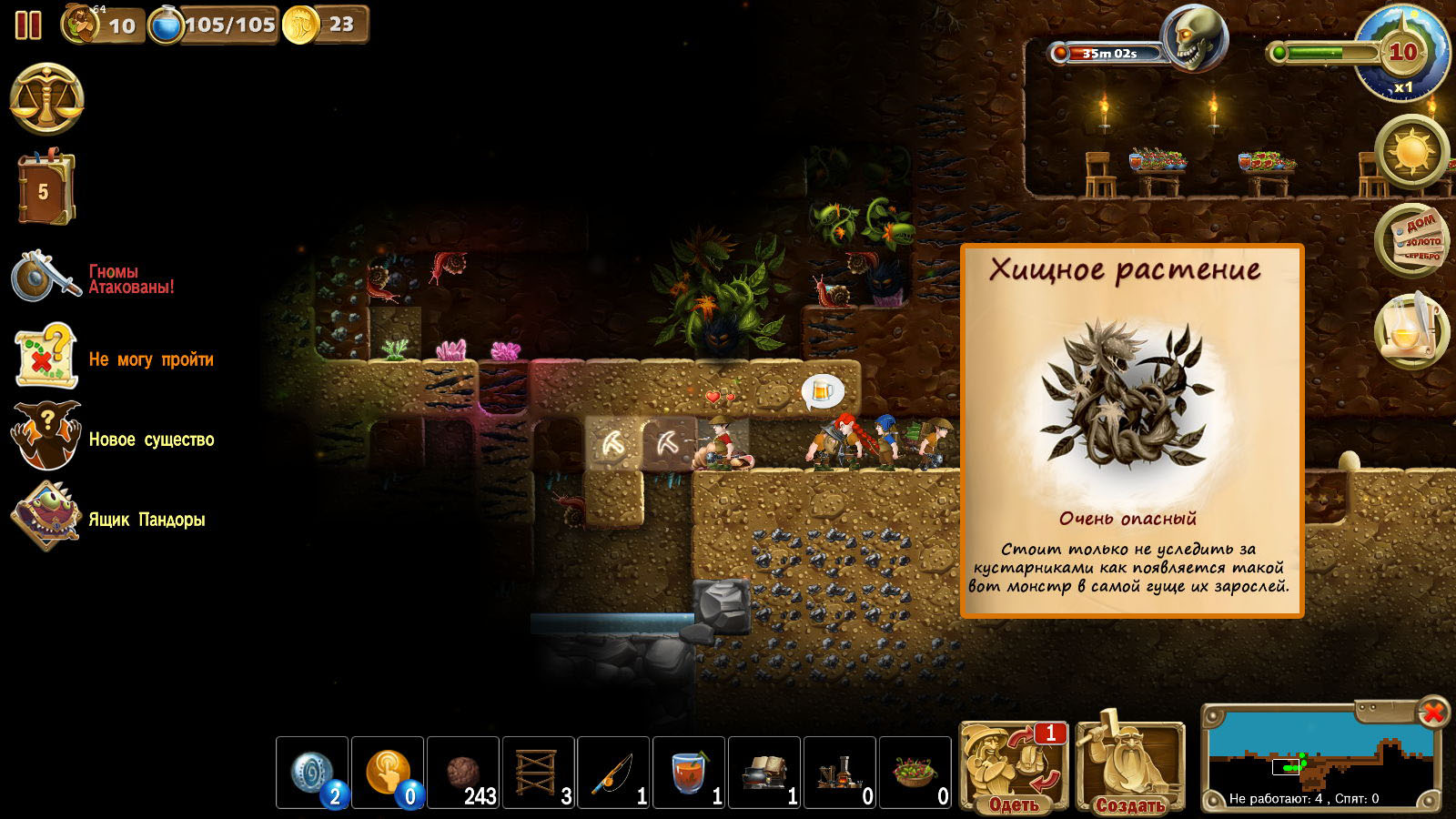This screenshot has width=1456, height=819.
Task: Open the 'Создать' crafting menu
Action: (x=1130, y=769)
